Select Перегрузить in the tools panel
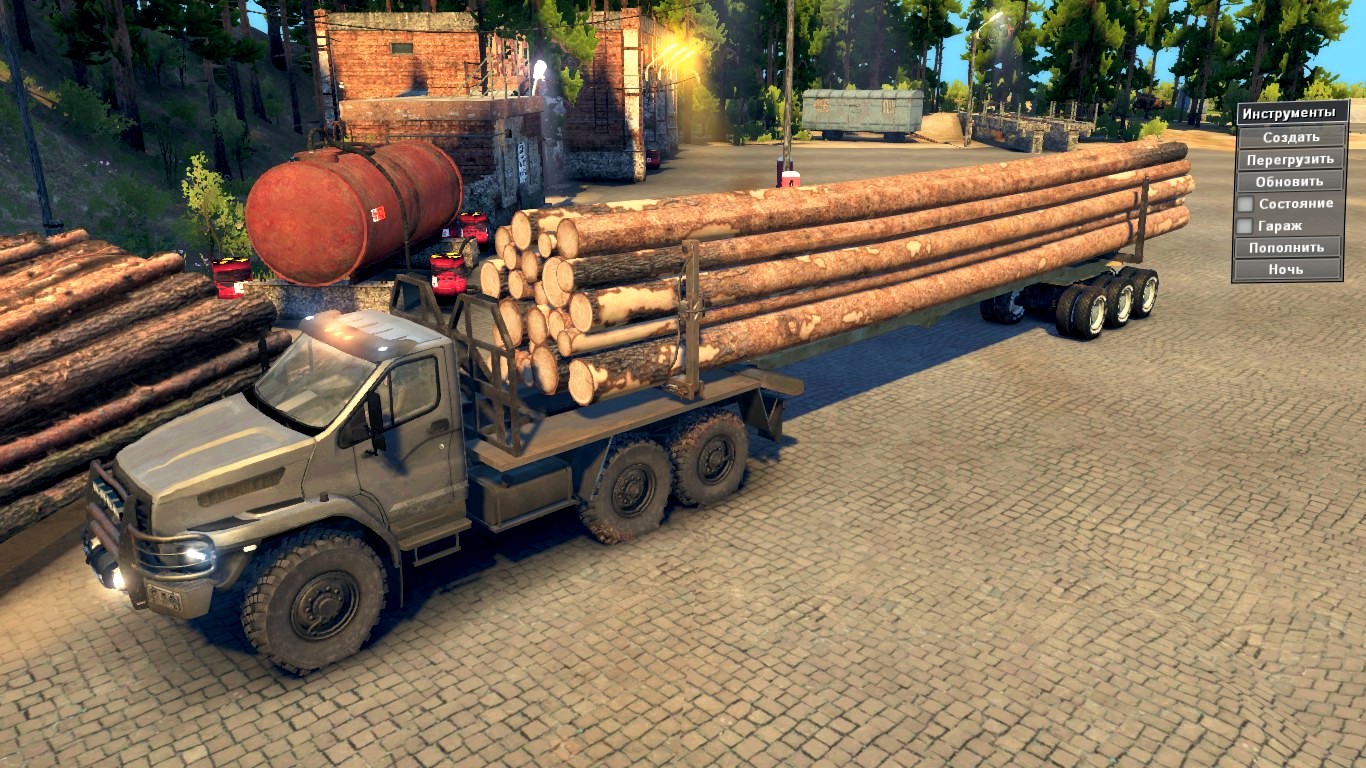The width and height of the screenshot is (1366, 768). point(1290,159)
